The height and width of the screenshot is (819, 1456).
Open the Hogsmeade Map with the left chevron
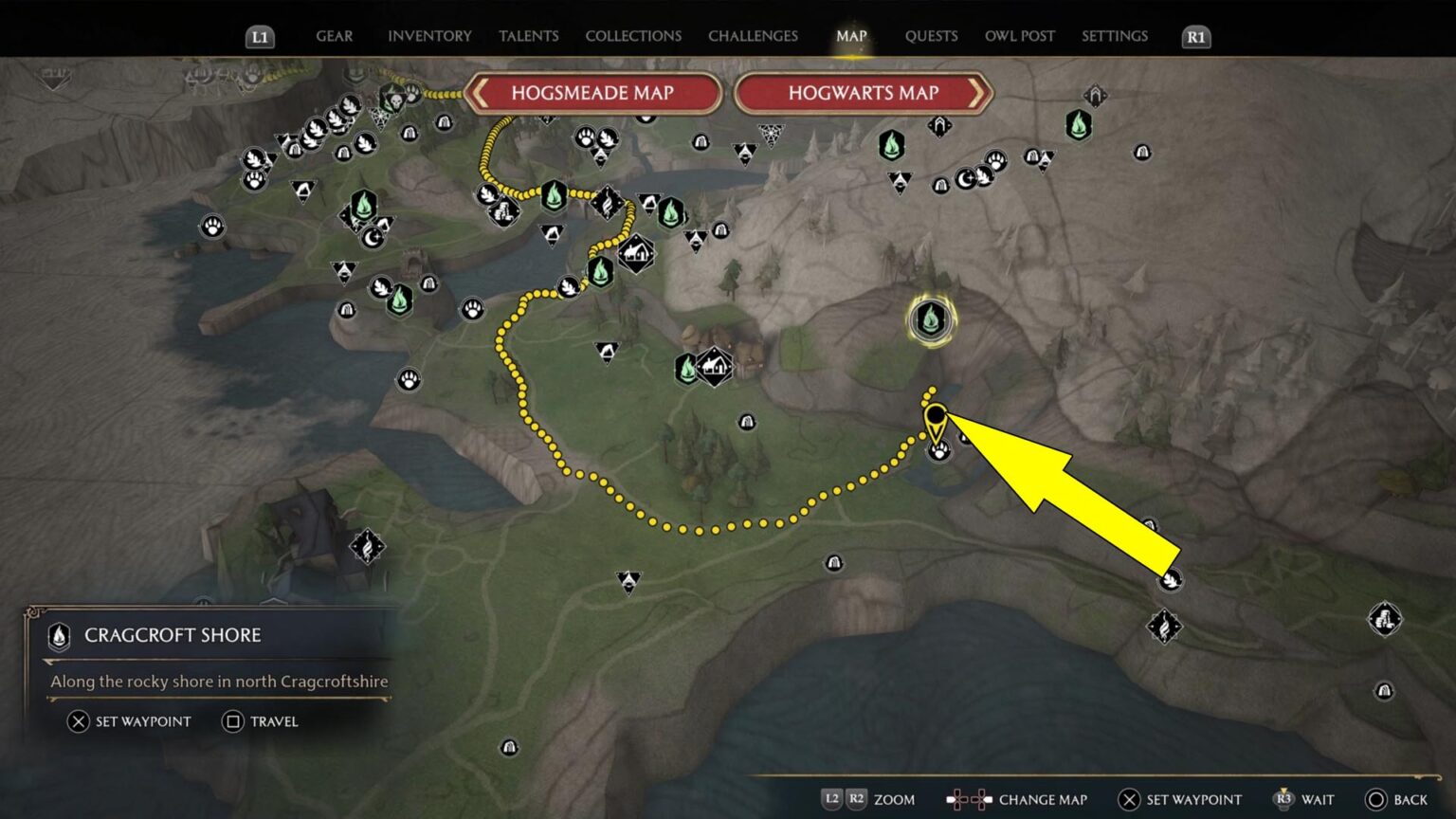tap(482, 93)
